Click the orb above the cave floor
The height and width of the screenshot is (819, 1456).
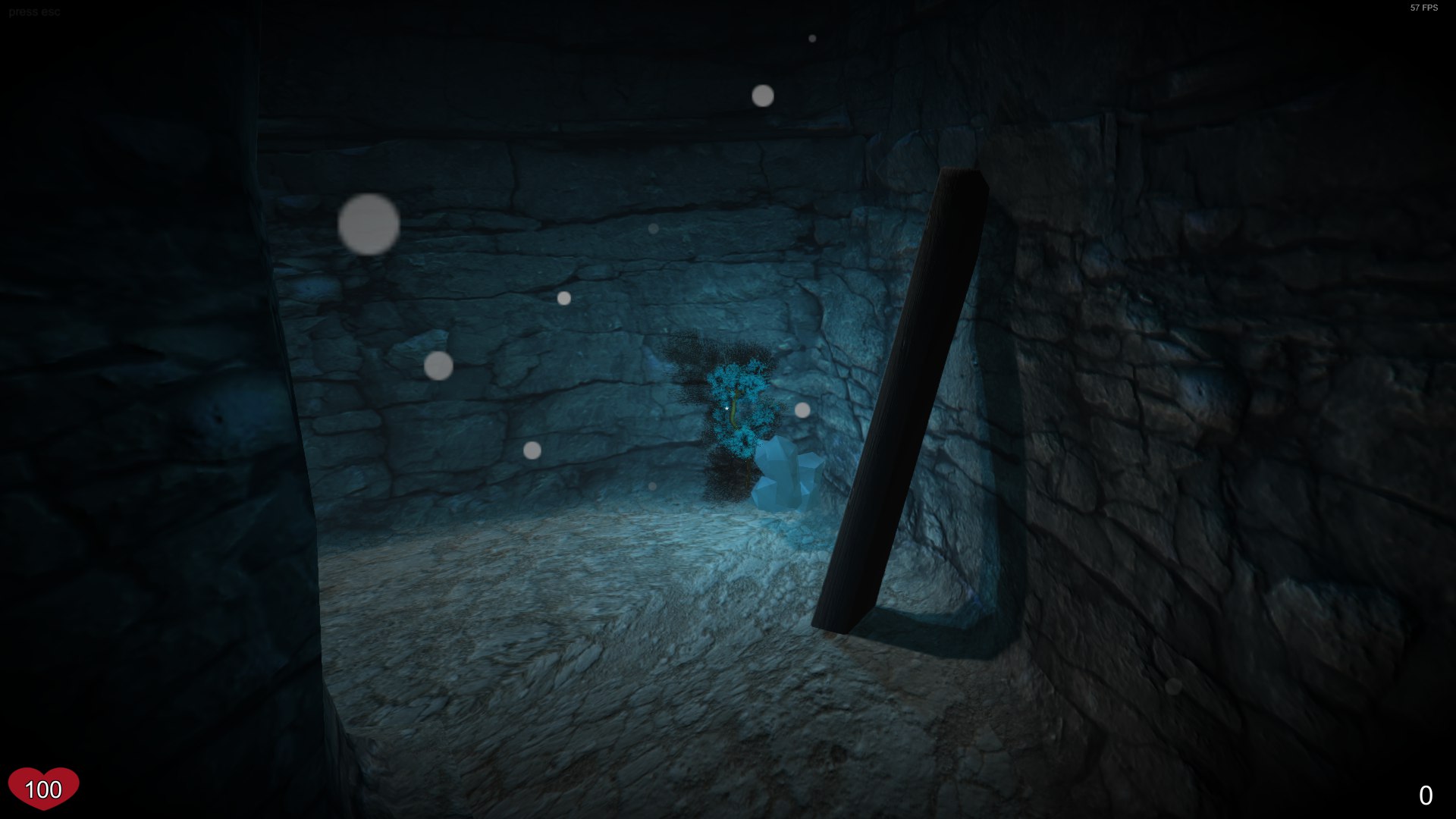(654, 486)
